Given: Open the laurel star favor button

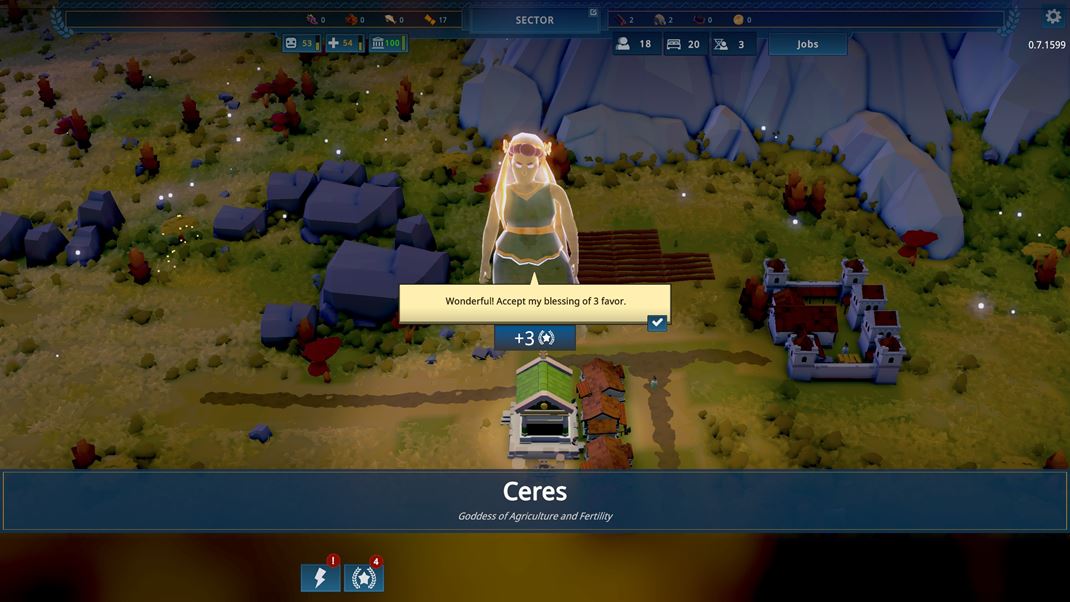Looking at the screenshot, I should 364,577.
